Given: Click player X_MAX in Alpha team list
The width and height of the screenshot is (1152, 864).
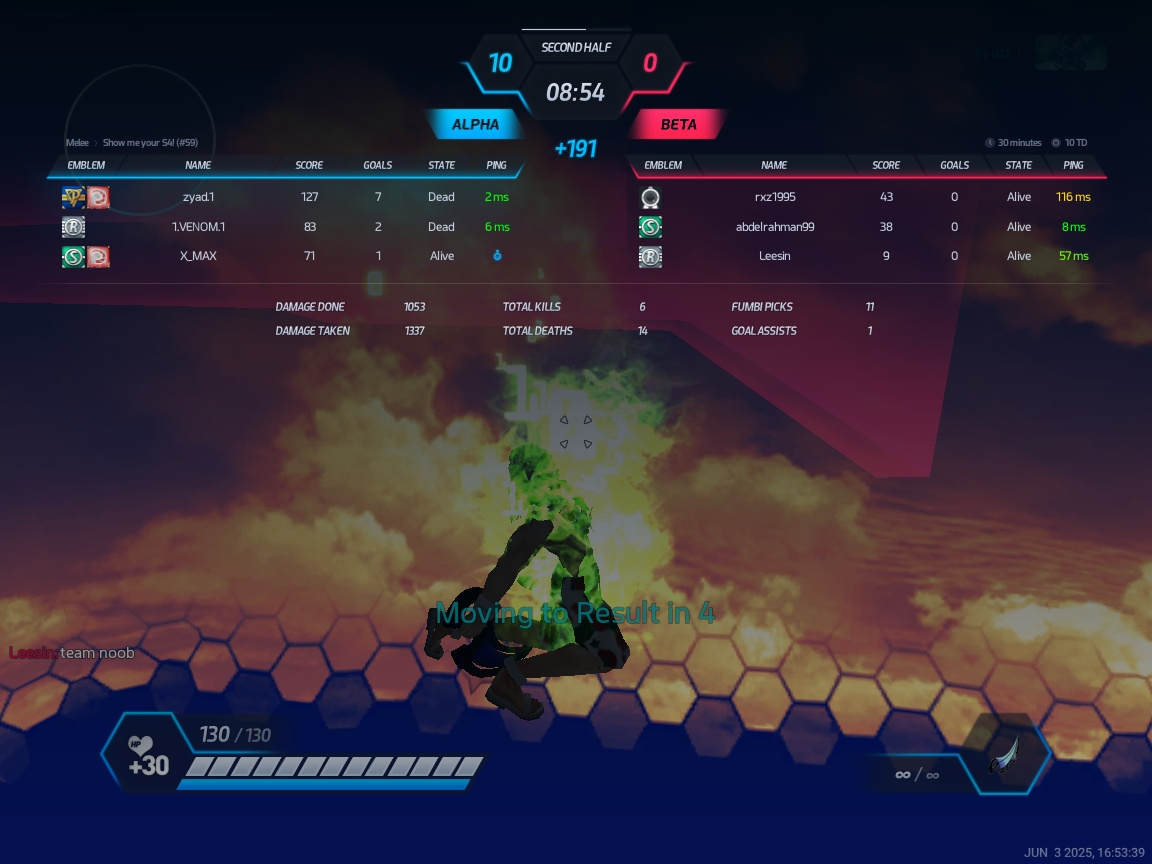Looking at the screenshot, I should [198, 256].
